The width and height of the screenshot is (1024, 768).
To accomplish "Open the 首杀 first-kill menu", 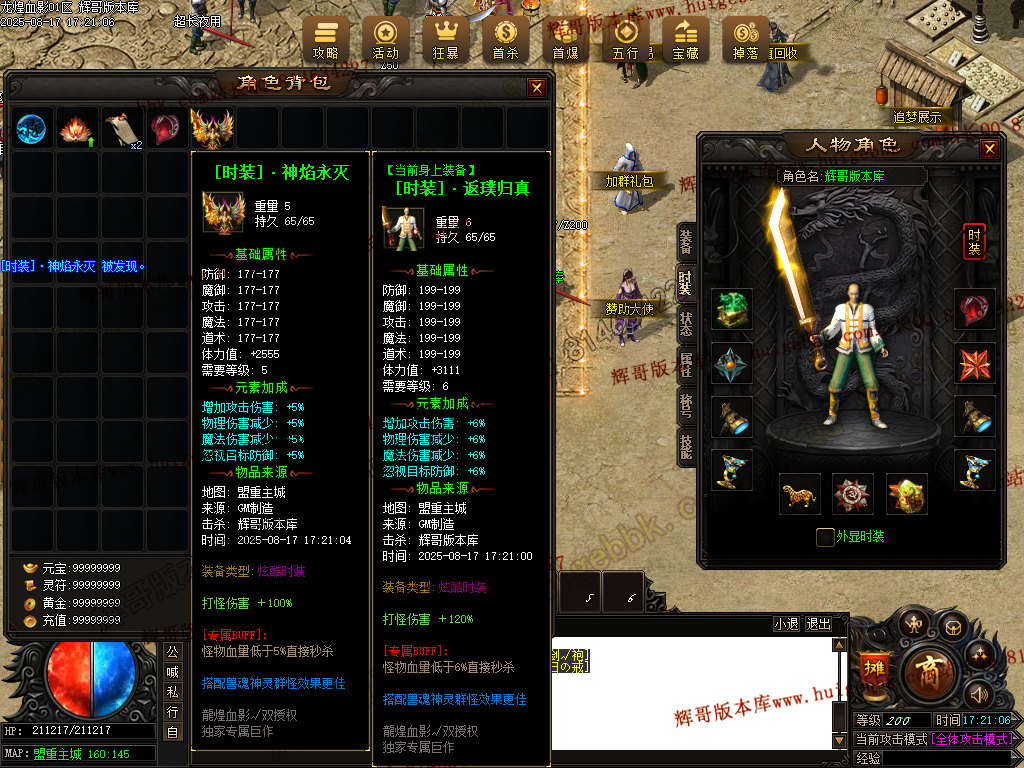I will pyautogui.click(x=505, y=37).
